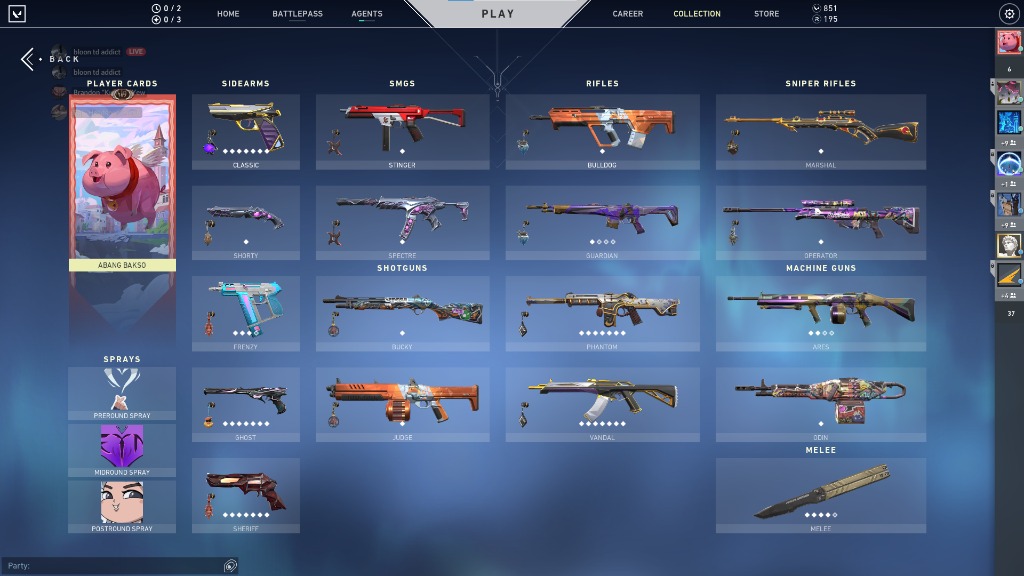
Task: Open the Postround Spray slot
Action: 122,507
